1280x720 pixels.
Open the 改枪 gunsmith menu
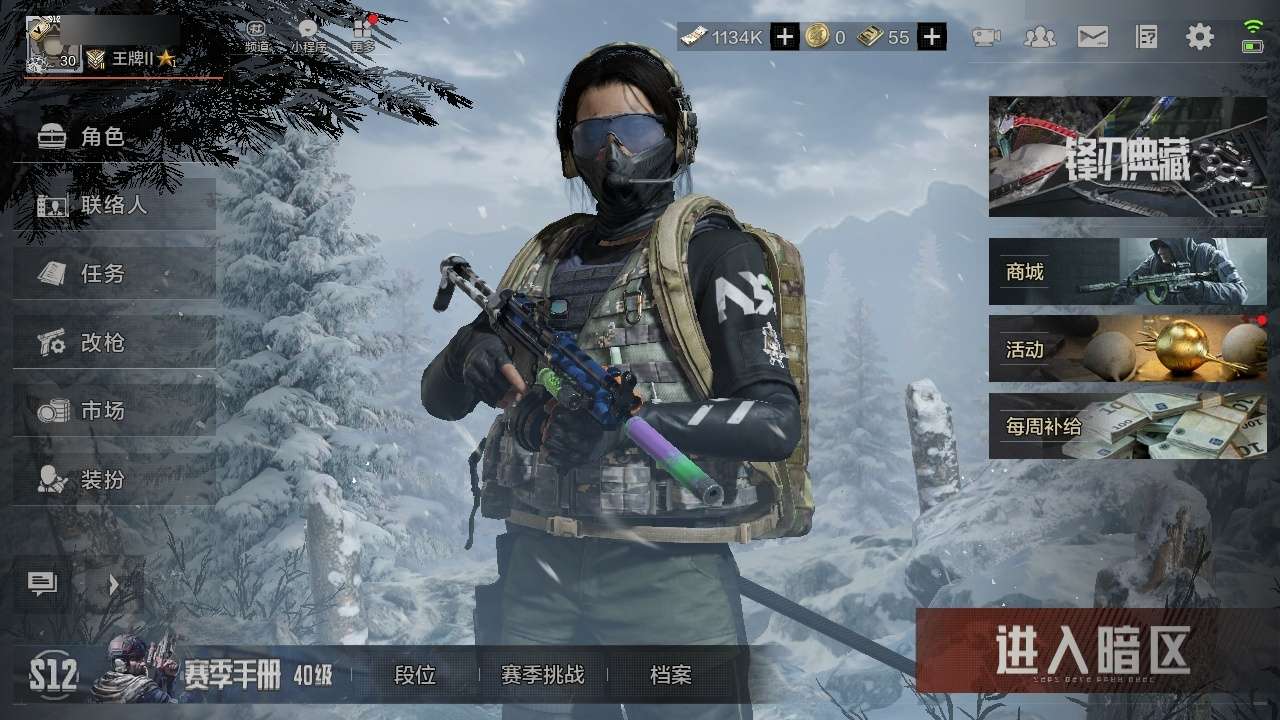click(103, 342)
